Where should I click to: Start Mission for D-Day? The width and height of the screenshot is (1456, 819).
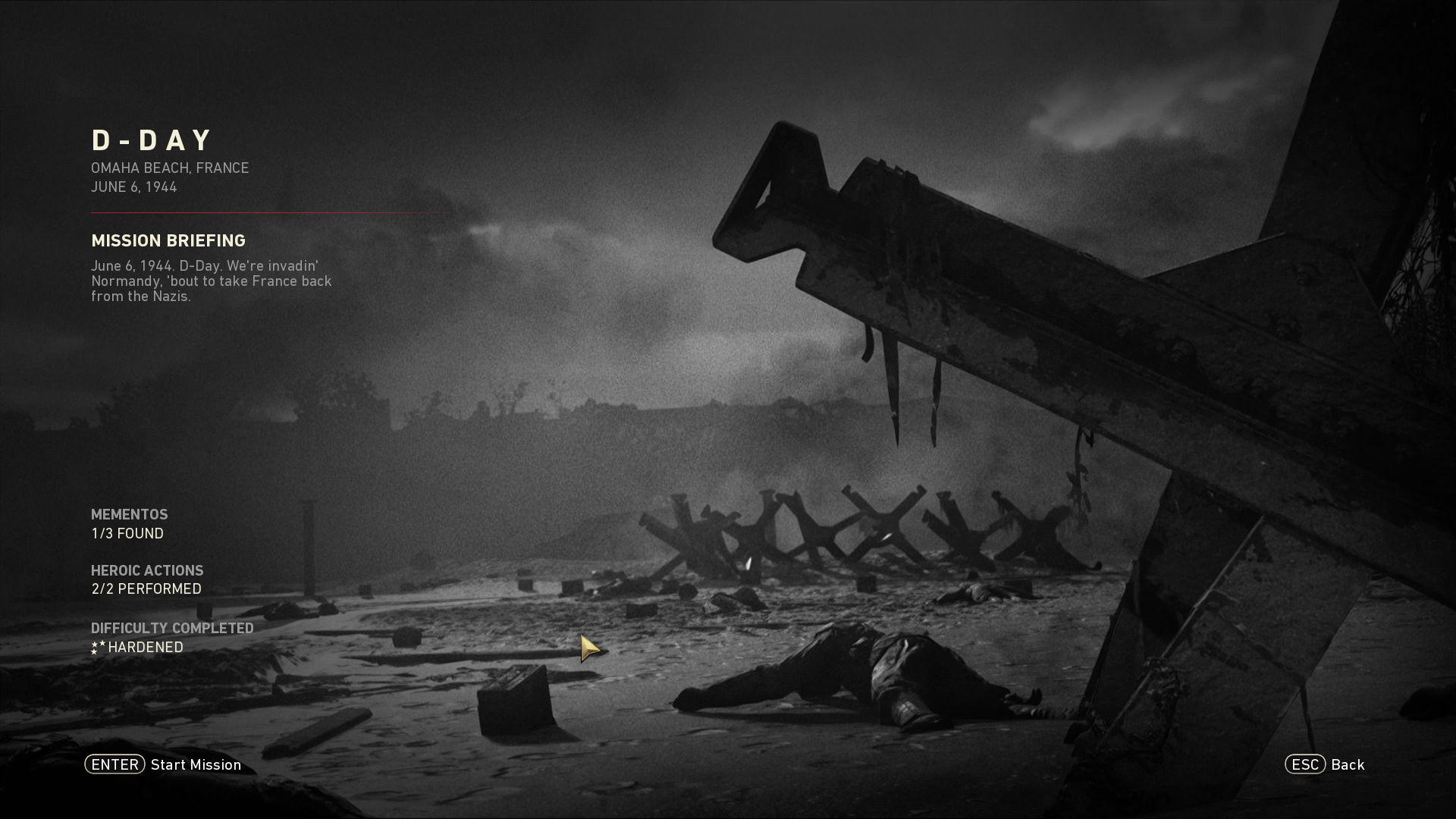pos(164,764)
